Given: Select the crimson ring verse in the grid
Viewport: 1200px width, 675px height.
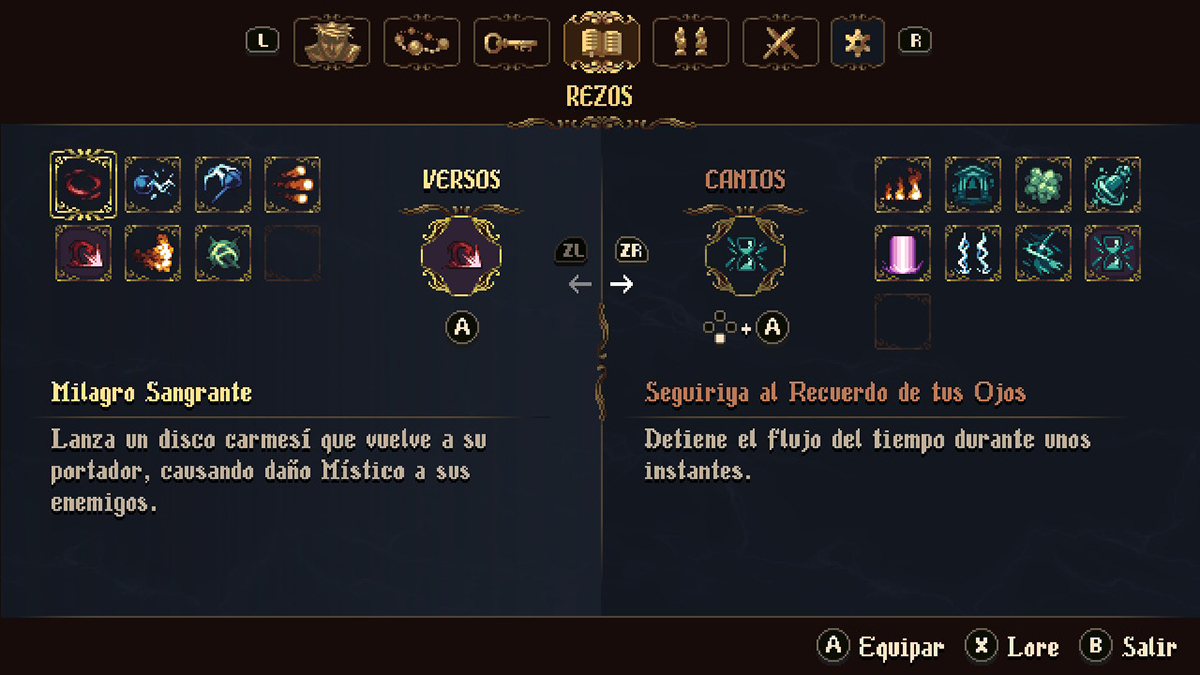Looking at the screenshot, I should [x=84, y=184].
